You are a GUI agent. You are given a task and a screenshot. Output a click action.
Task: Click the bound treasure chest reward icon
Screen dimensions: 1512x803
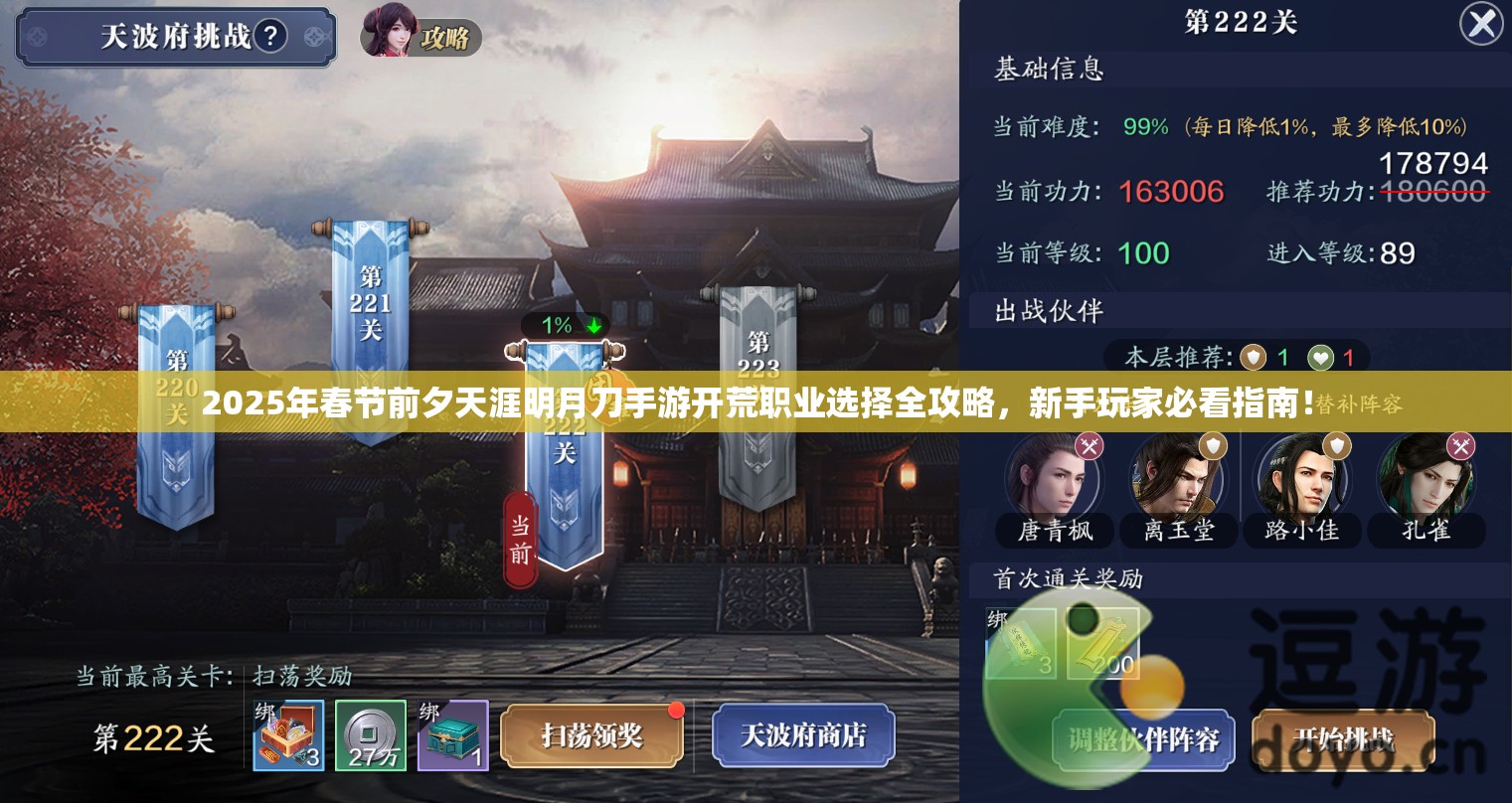pyautogui.click(x=452, y=735)
